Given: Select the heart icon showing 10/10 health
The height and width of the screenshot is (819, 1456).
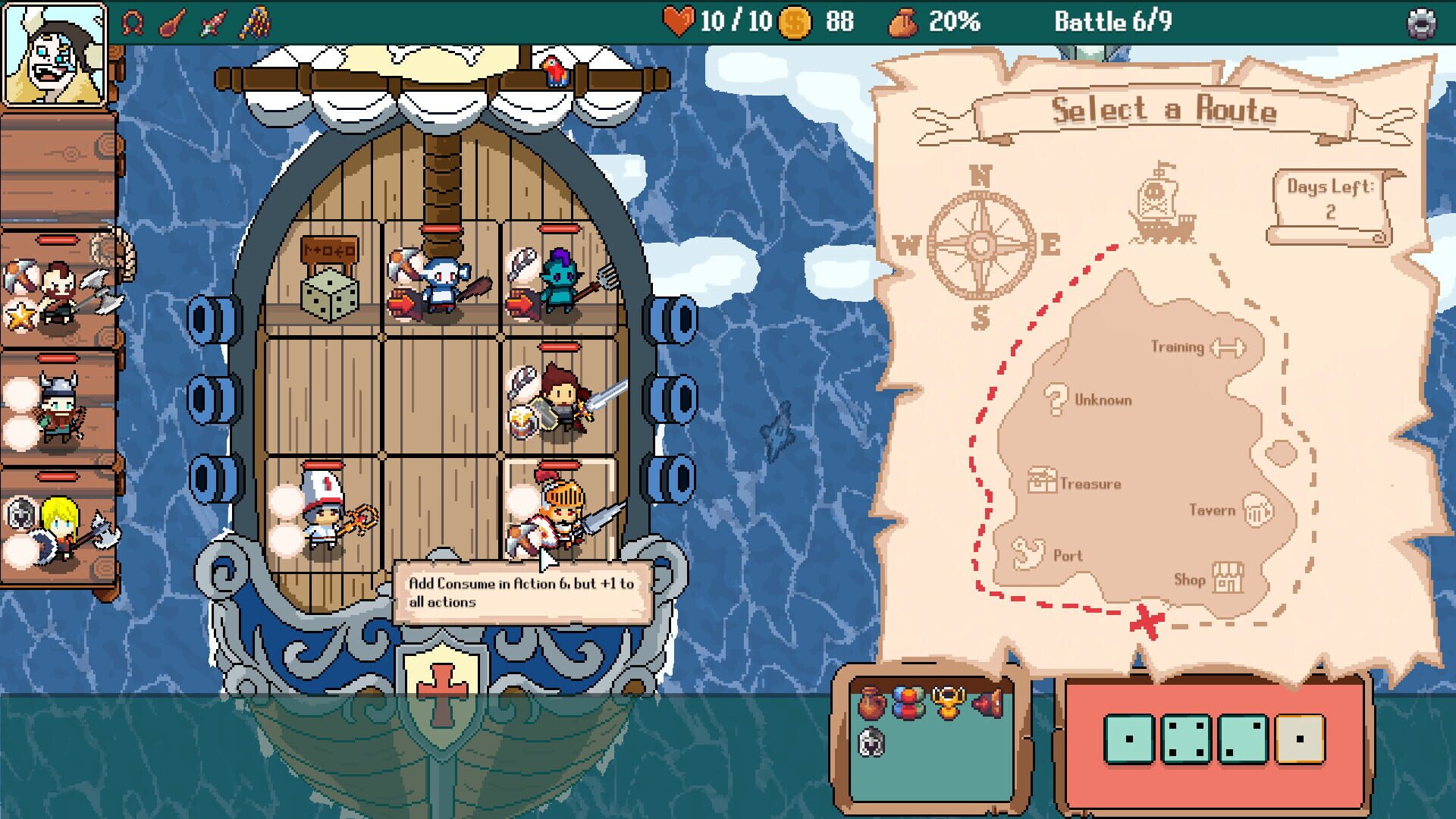Looking at the screenshot, I should point(680,23).
